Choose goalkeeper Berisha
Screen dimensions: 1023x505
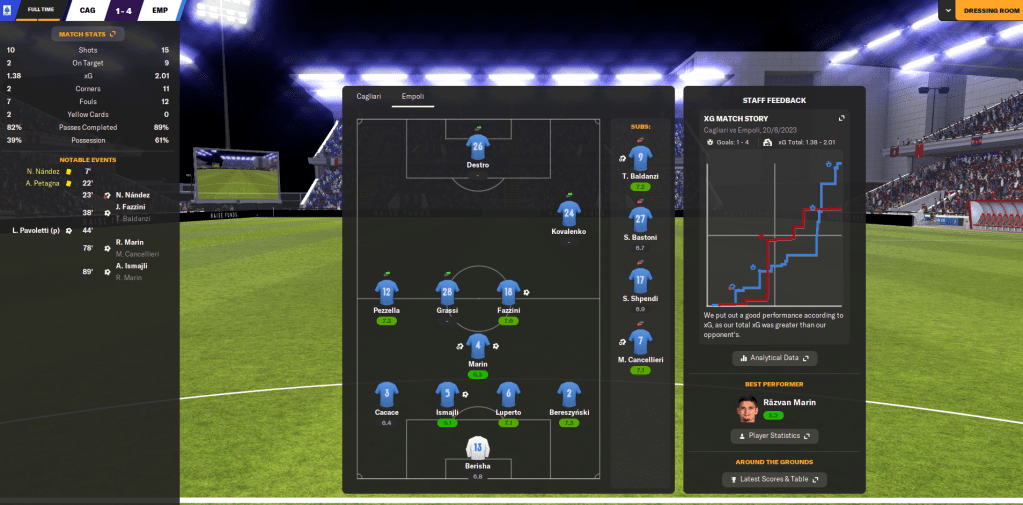tap(478, 448)
